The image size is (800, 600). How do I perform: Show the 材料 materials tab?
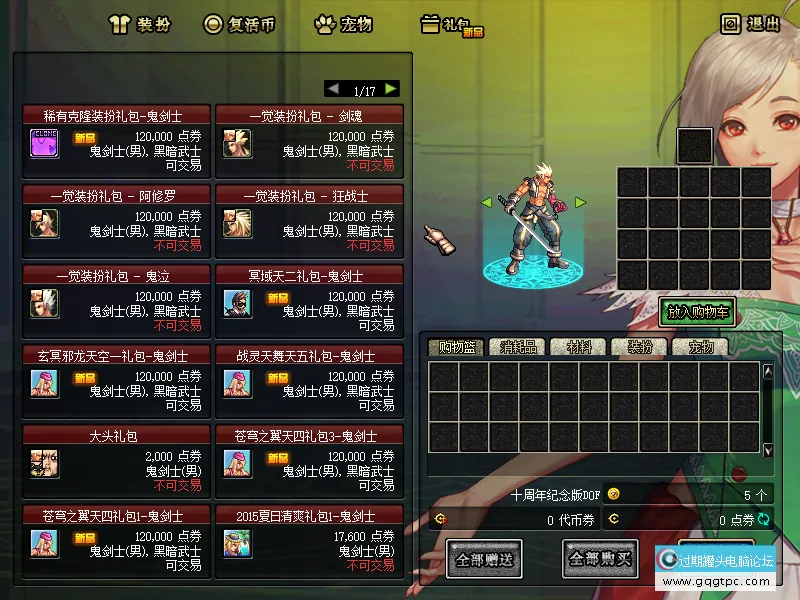coord(579,348)
